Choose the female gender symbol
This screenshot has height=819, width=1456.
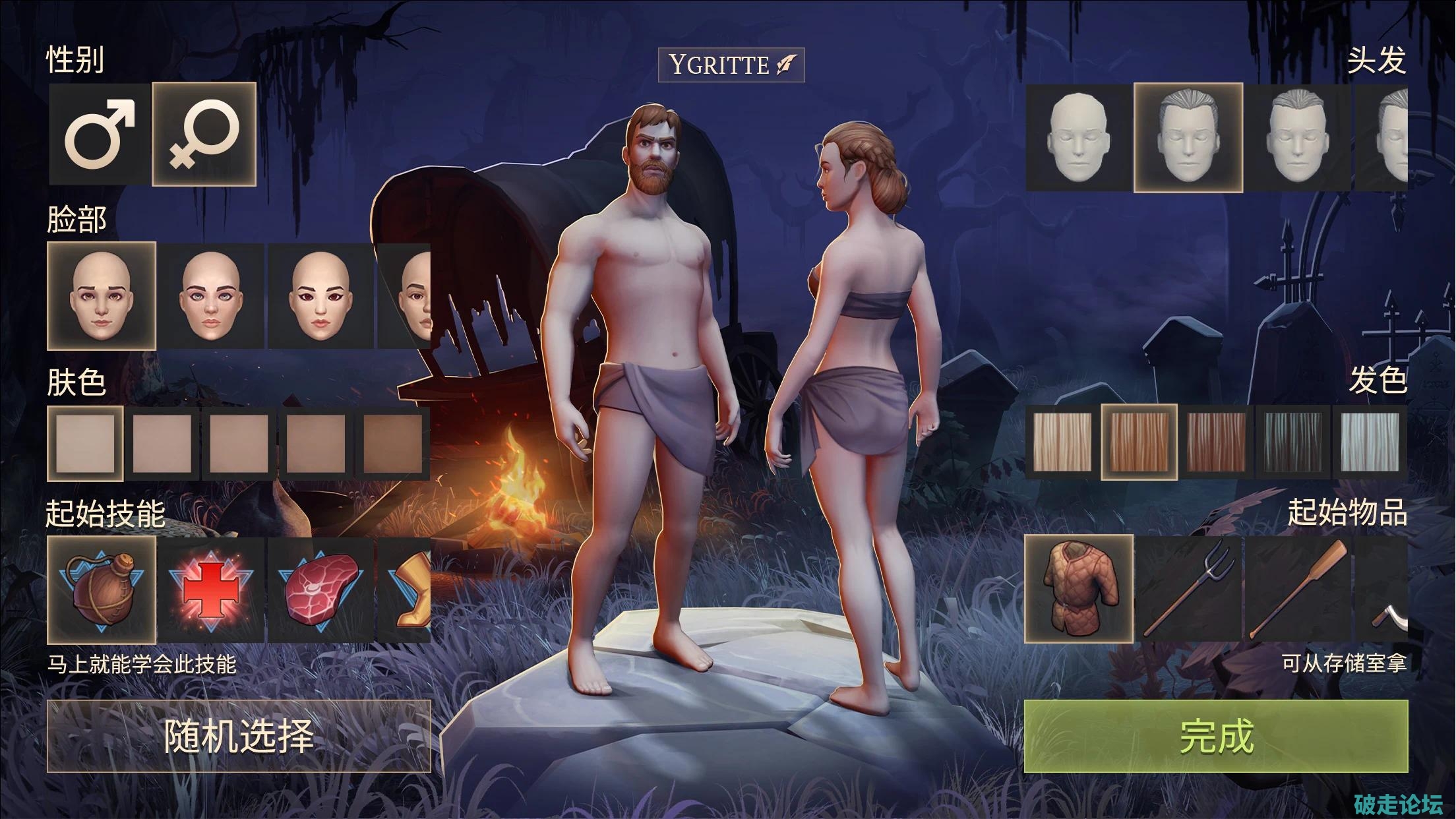[x=204, y=134]
